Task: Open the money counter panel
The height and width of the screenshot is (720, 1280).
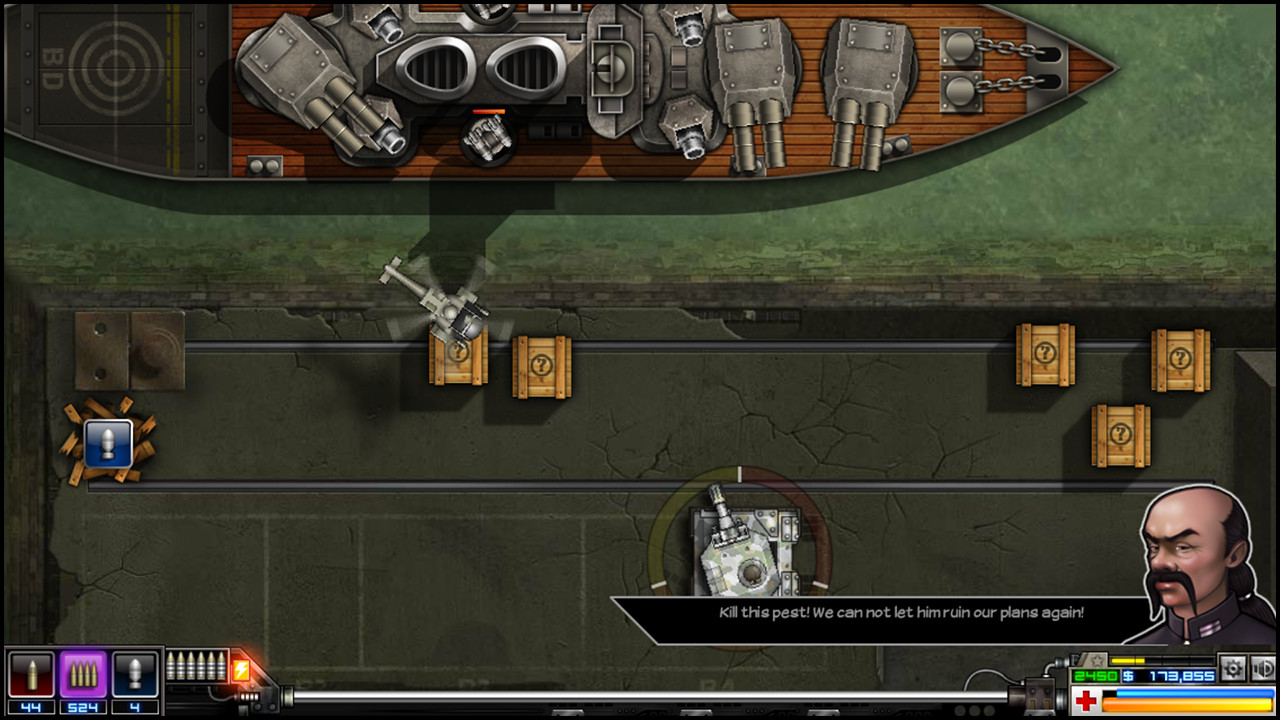Action: 1168,674
